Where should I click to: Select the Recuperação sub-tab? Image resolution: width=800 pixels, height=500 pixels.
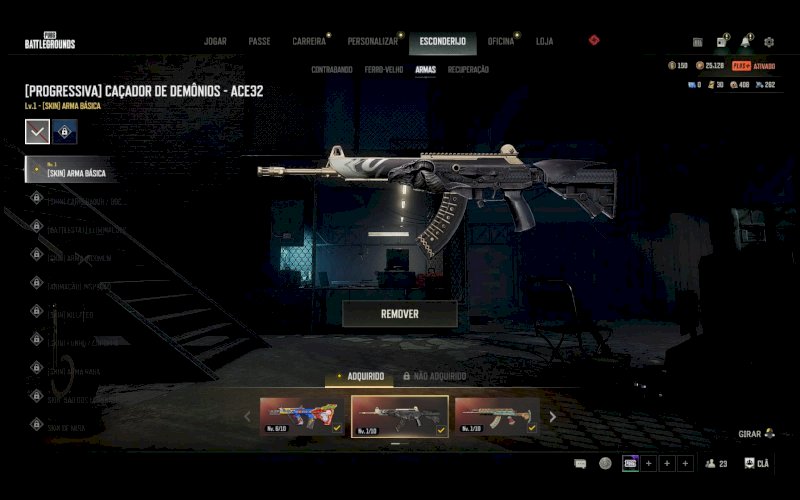click(x=468, y=70)
